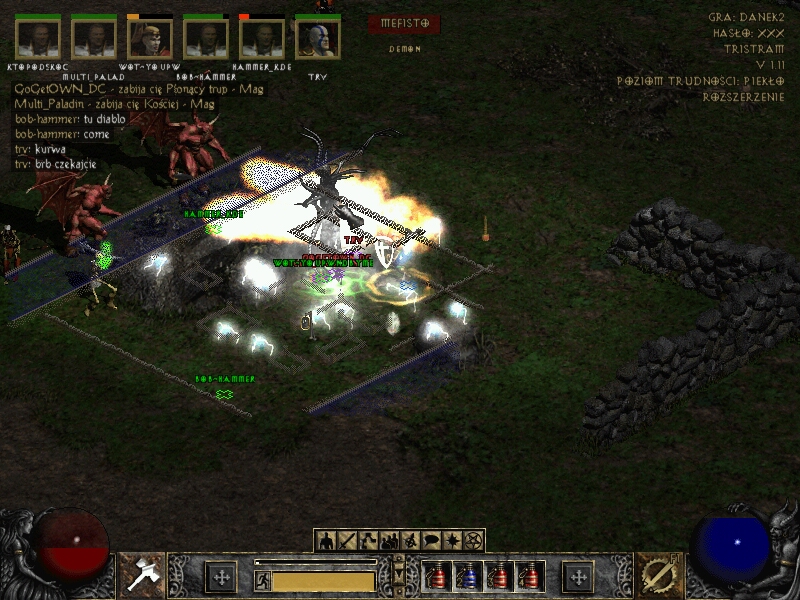800x600 pixels.
Task: Select WOT-YOUPW party portrait
Action: pos(150,39)
